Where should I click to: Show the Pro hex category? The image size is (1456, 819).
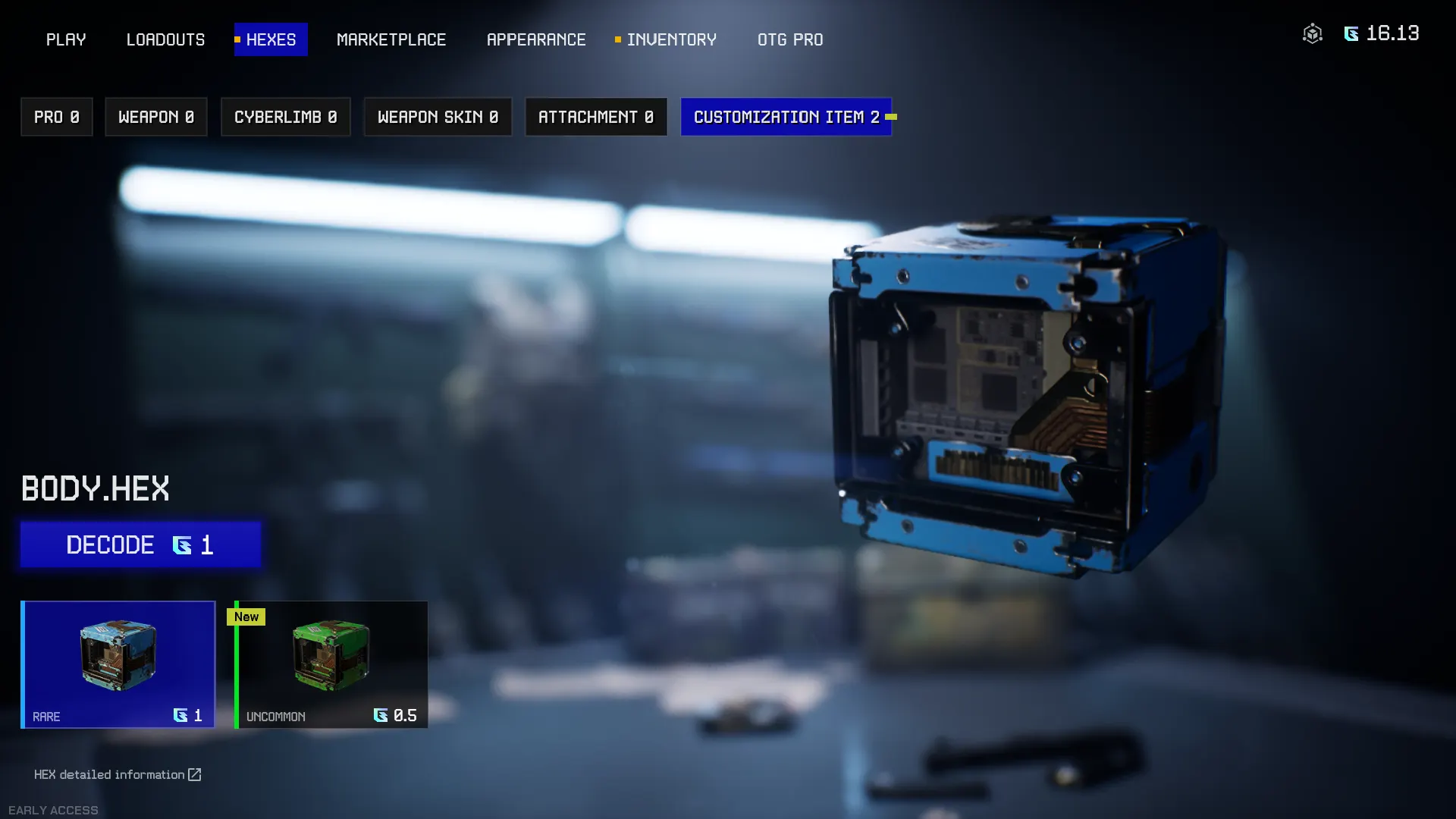57,117
